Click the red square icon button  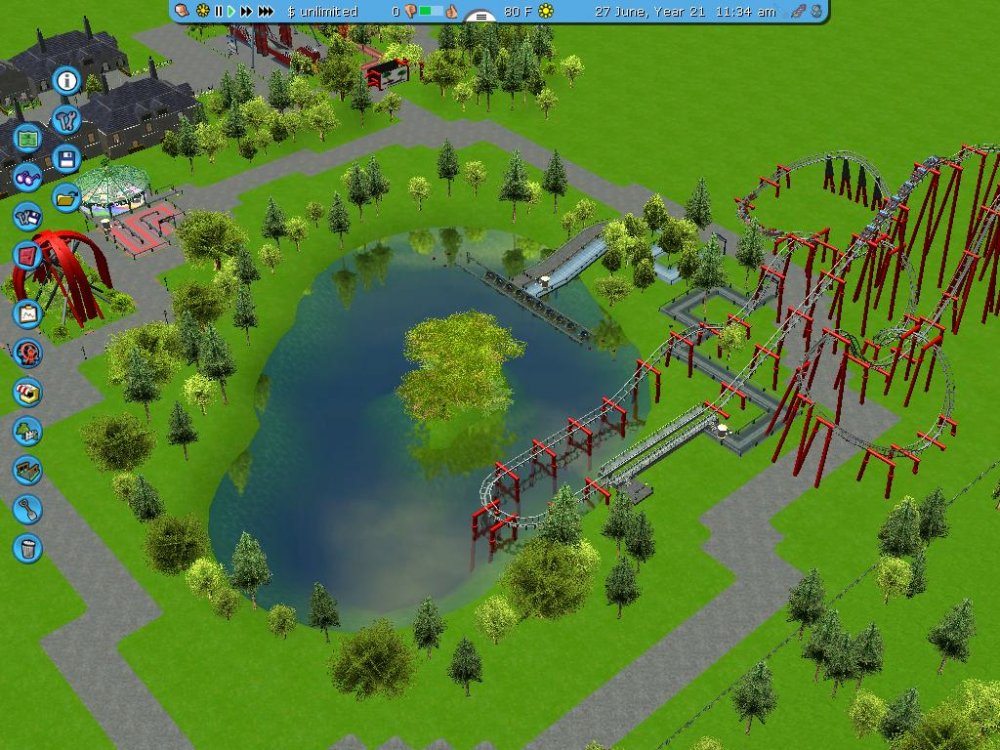coord(27,254)
